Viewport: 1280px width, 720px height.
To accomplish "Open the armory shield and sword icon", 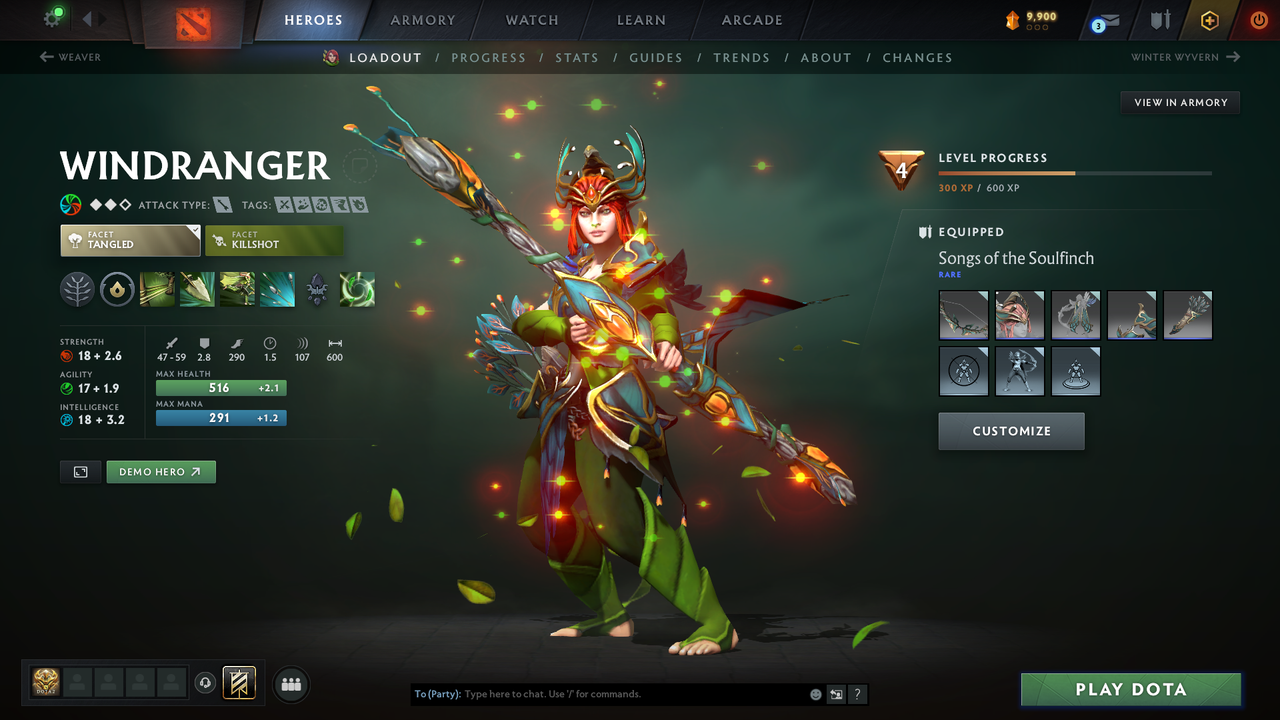I will (1162, 19).
